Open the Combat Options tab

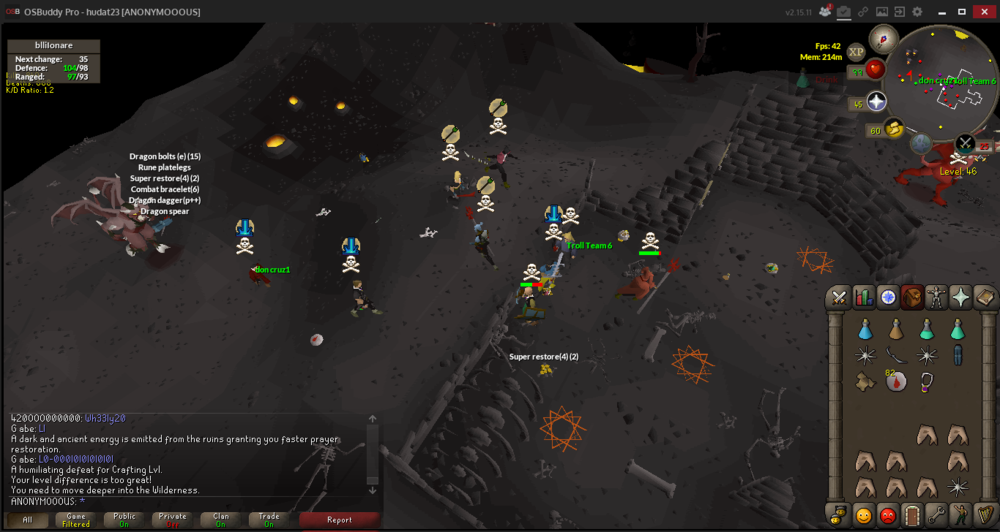838,297
